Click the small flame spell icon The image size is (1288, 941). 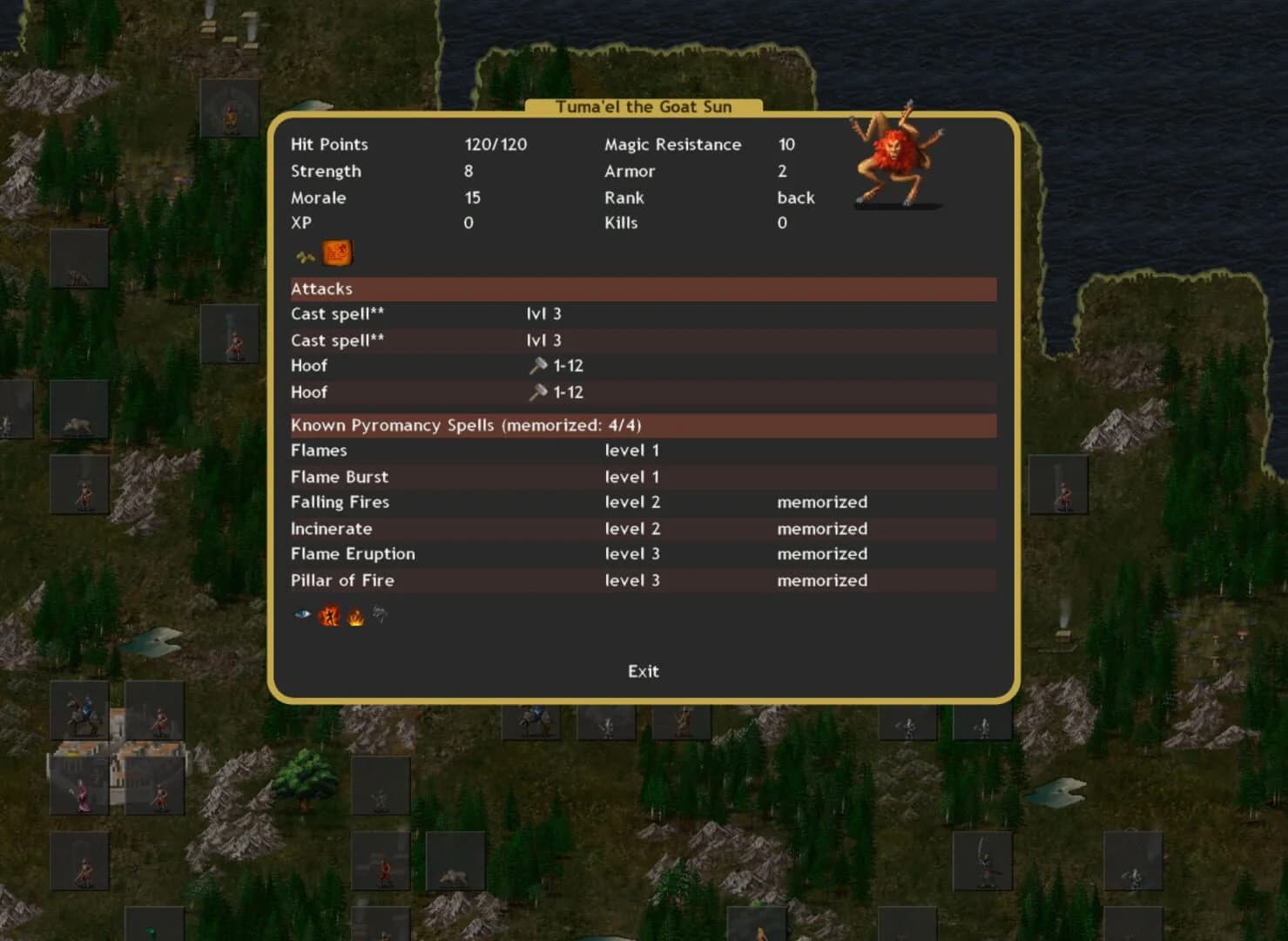point(355,615)
